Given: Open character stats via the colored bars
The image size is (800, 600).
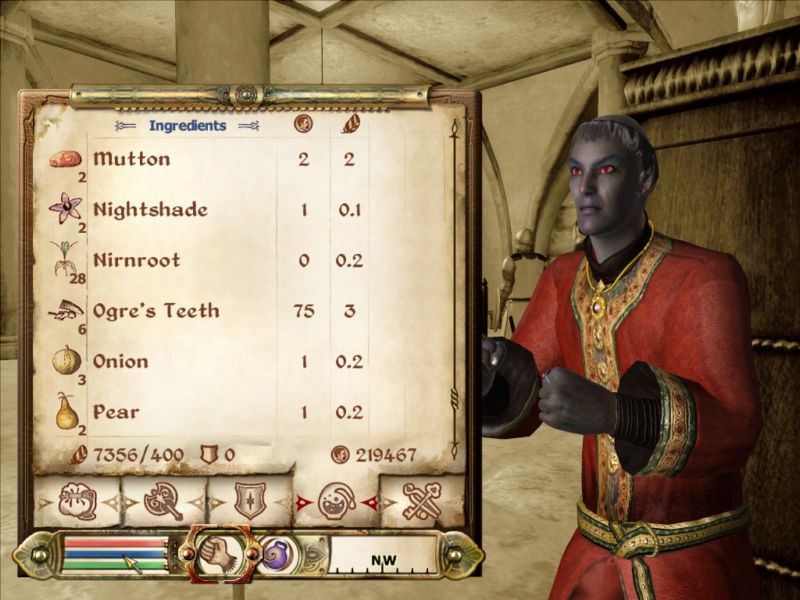Looking at the screenshot, I should [115, 553].
